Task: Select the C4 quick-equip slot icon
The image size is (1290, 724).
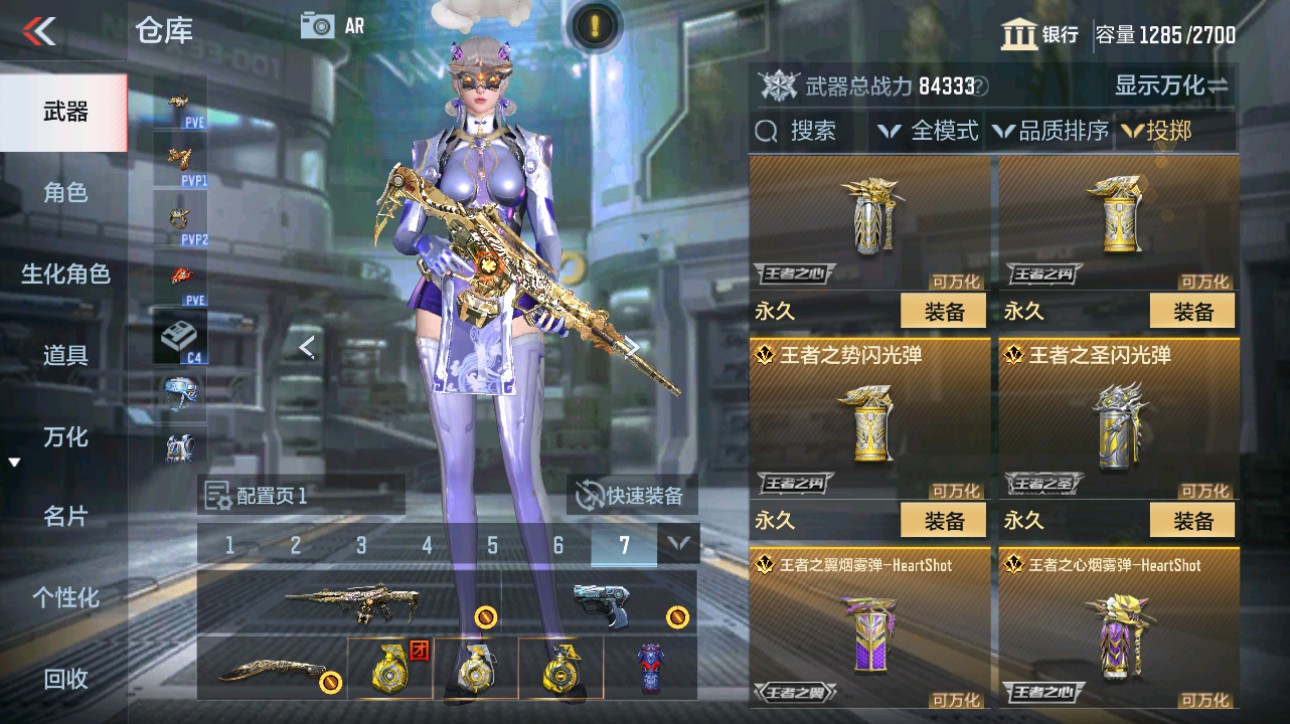Action: click(176, 335)
